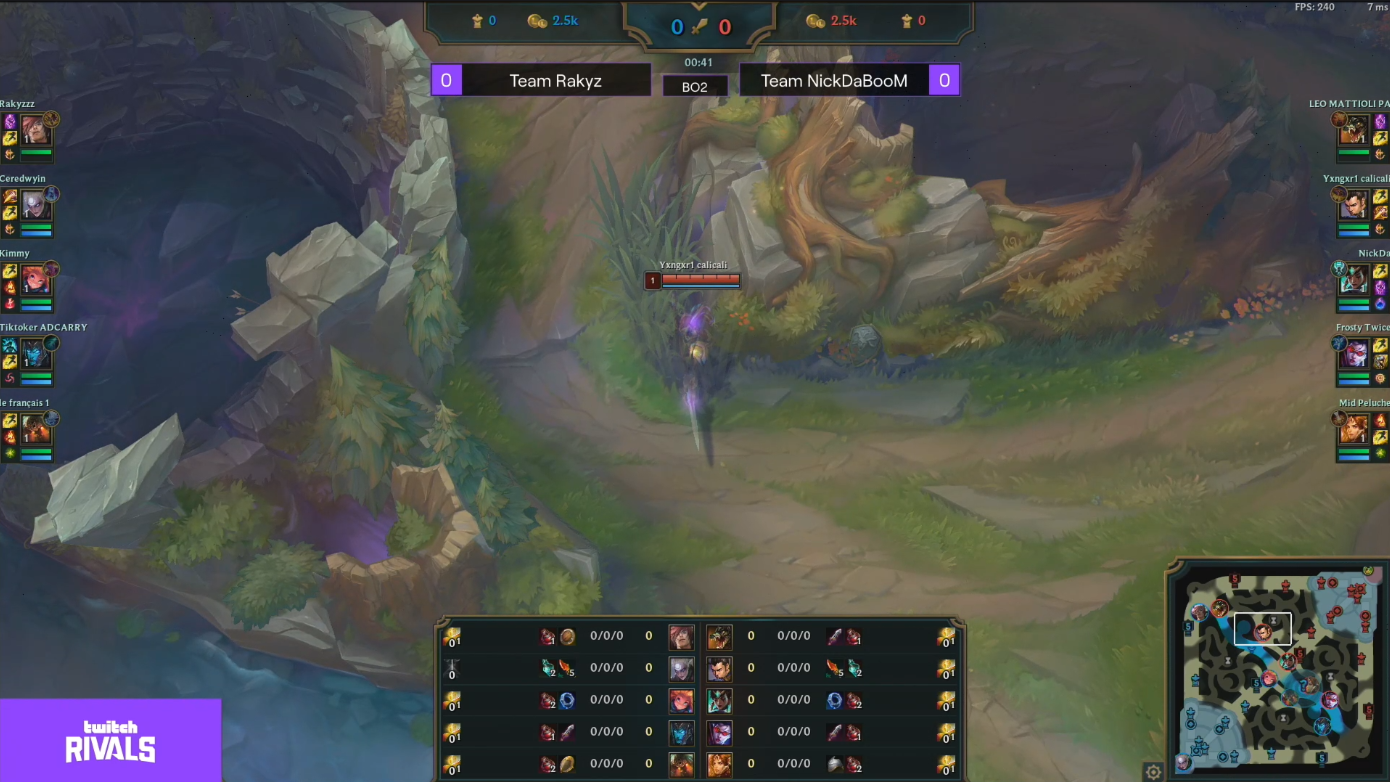Select the Doran's Ring item on the left scoreboard
1390x782 pixels.
tap(567, 700)
